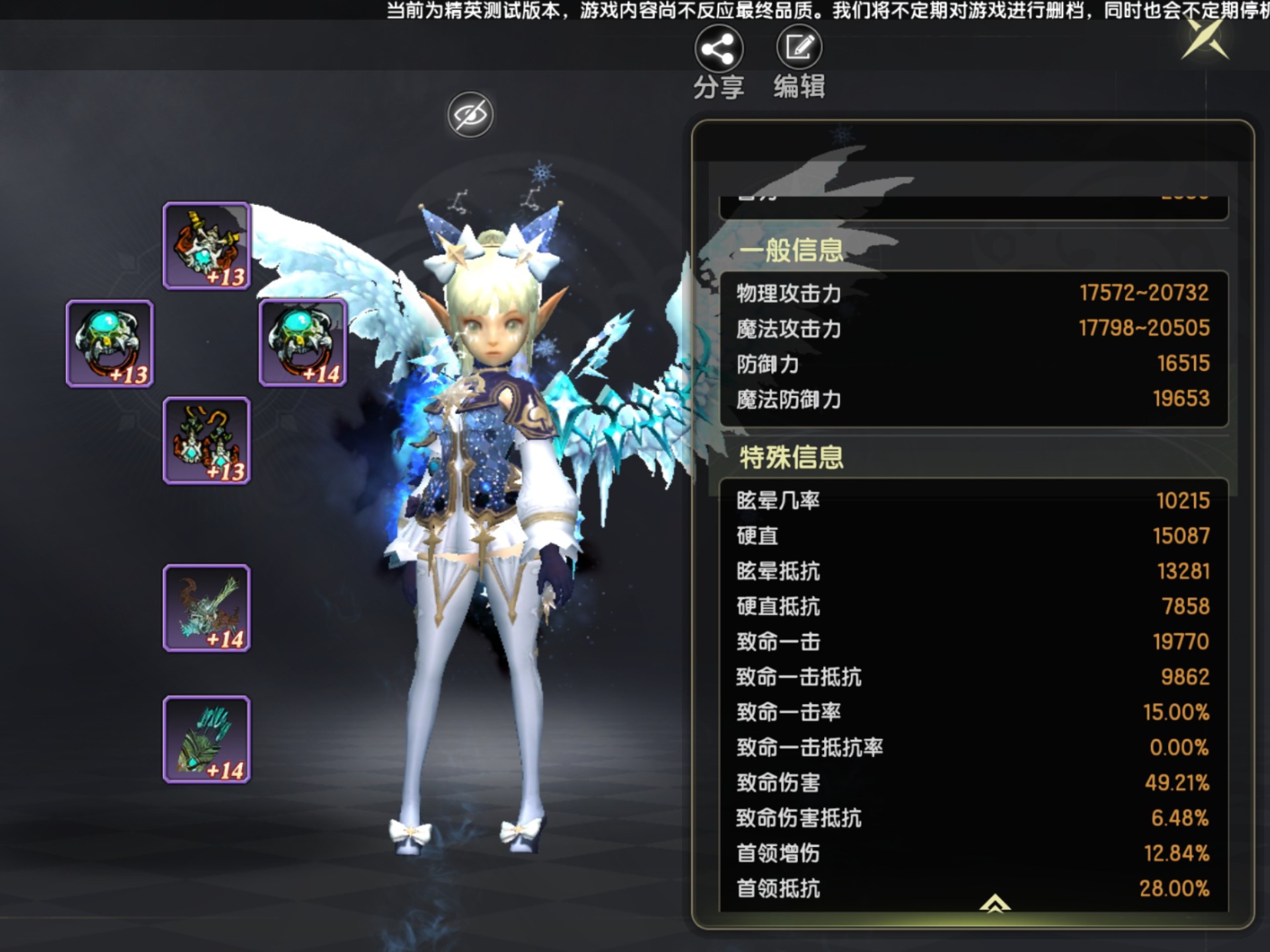Select the +14 antlered weapon slot
This screenshot has width=1270, height=952.
coord(207,608)
